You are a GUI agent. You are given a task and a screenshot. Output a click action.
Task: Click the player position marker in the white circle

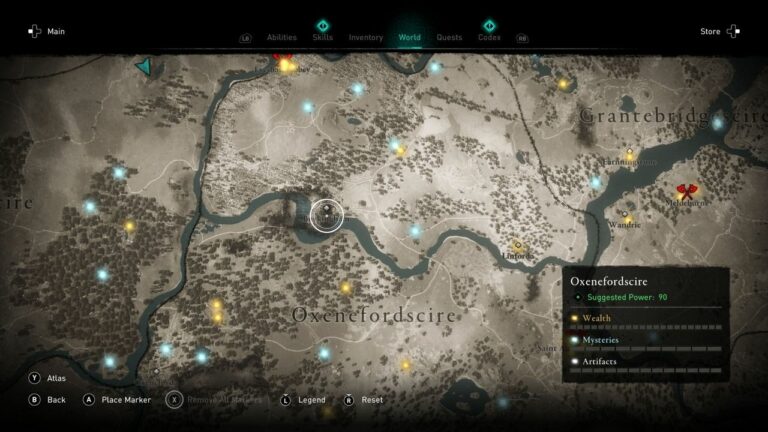click(x=326, y=214)
